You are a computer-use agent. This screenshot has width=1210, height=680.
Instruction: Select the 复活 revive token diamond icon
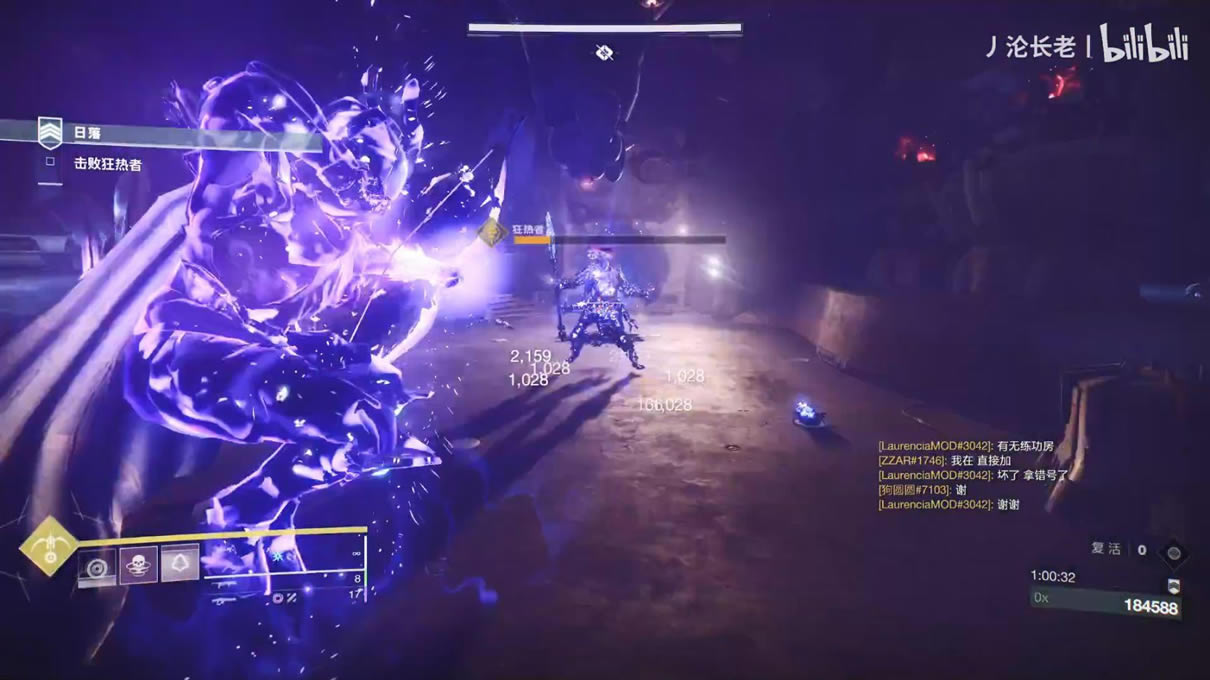[1174, 551]
